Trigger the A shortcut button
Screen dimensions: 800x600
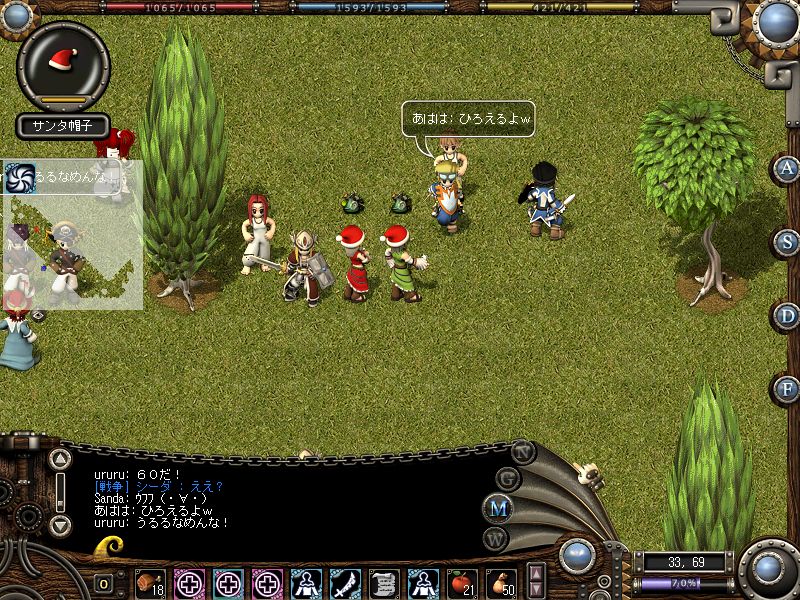click(x=787, y=168)
